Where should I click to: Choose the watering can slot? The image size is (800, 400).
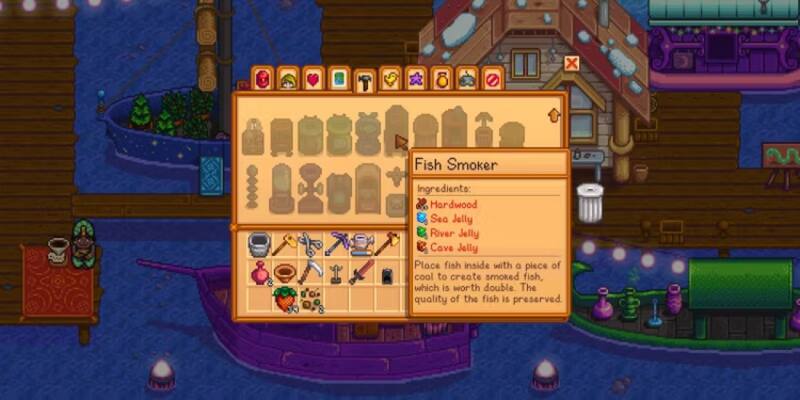pyautogui.click(x=362, y=244)
